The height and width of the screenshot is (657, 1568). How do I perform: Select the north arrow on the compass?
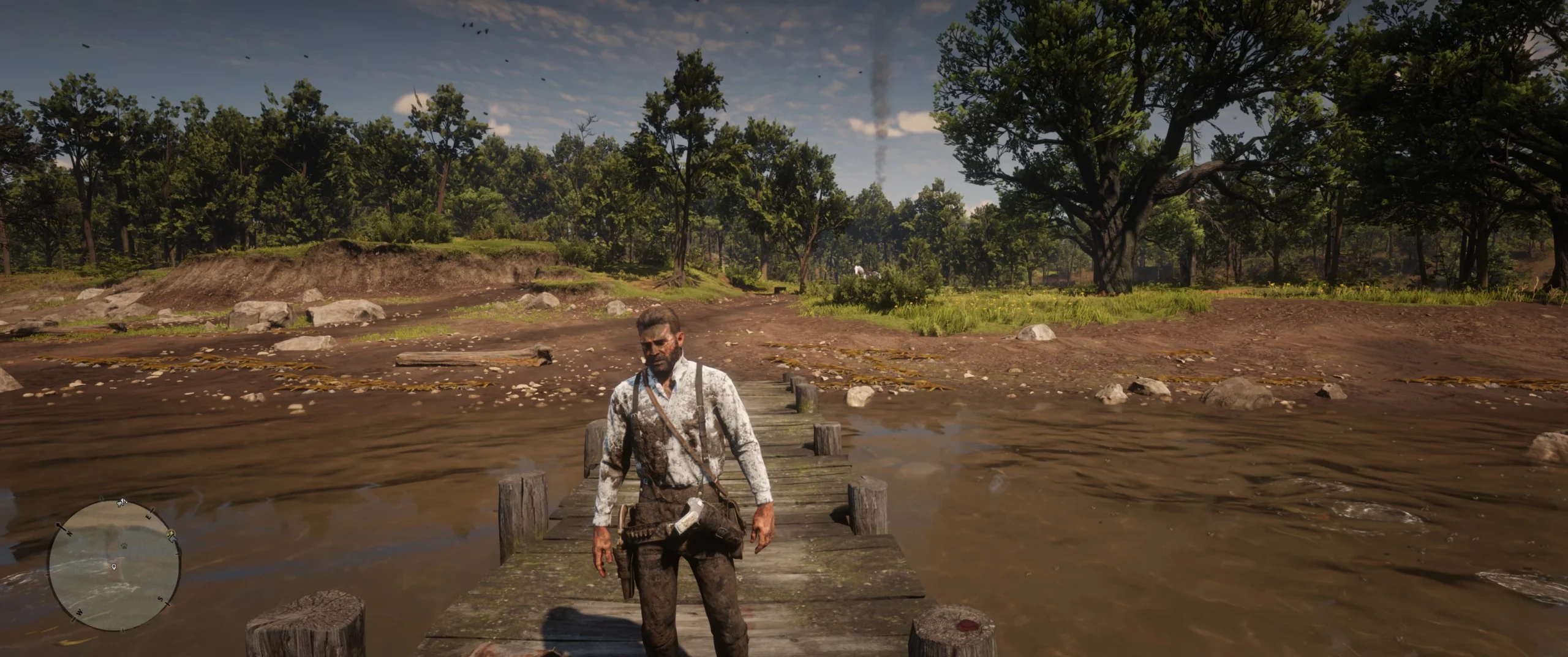tap(60, 526)
